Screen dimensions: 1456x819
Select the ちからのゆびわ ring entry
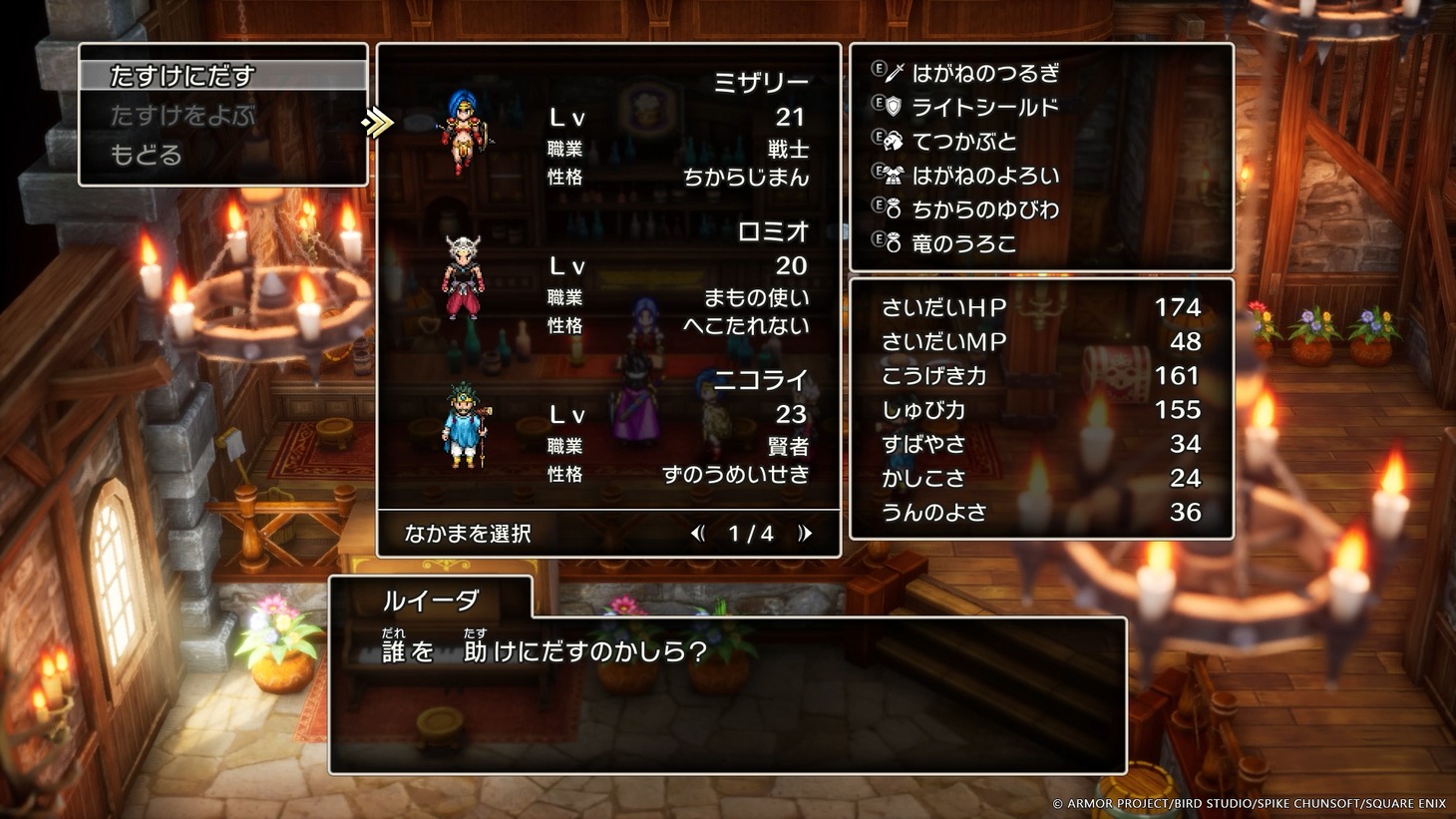pyautogui.click(x=985, y=209)
